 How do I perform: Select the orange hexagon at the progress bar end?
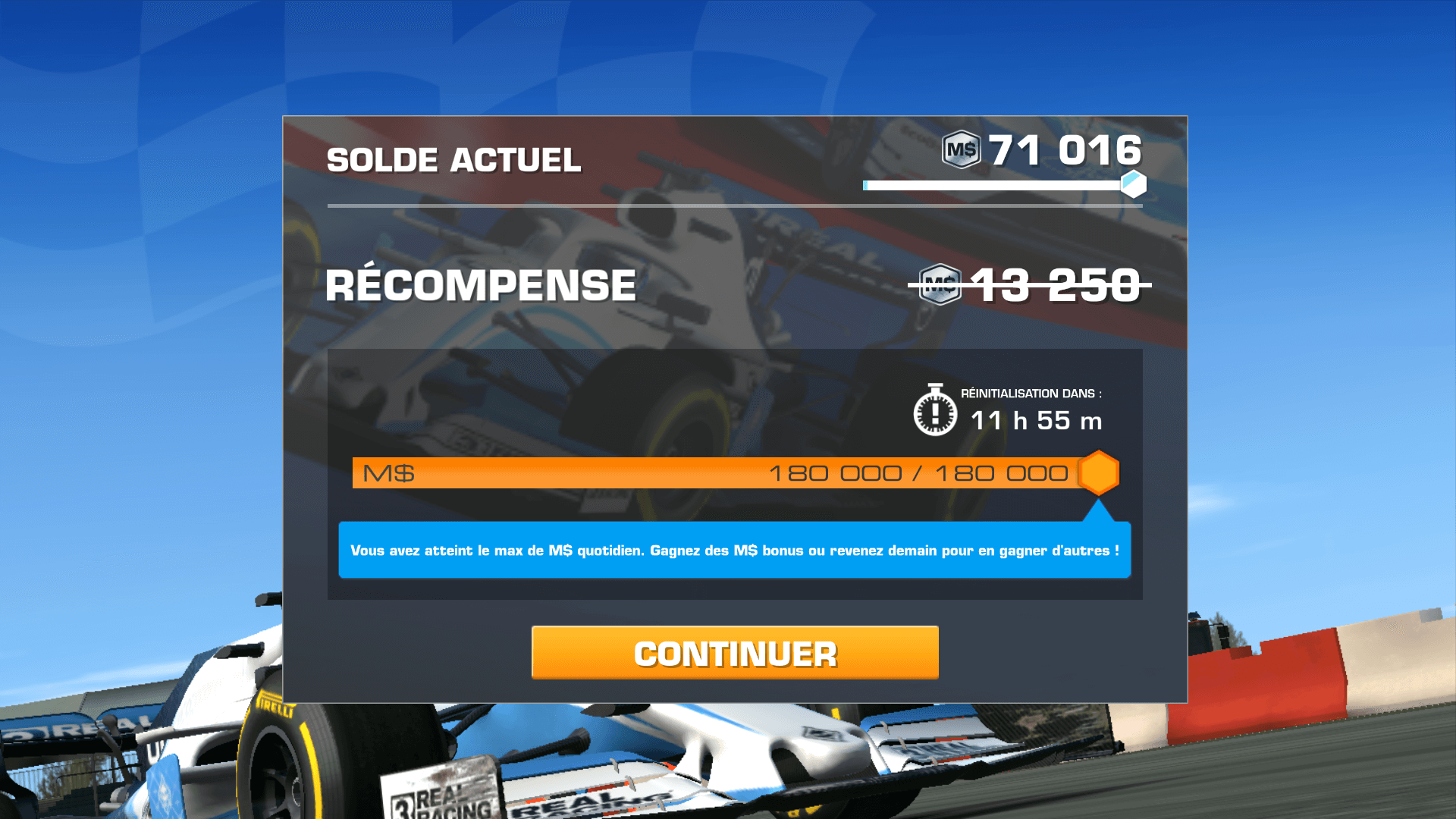1099,472
